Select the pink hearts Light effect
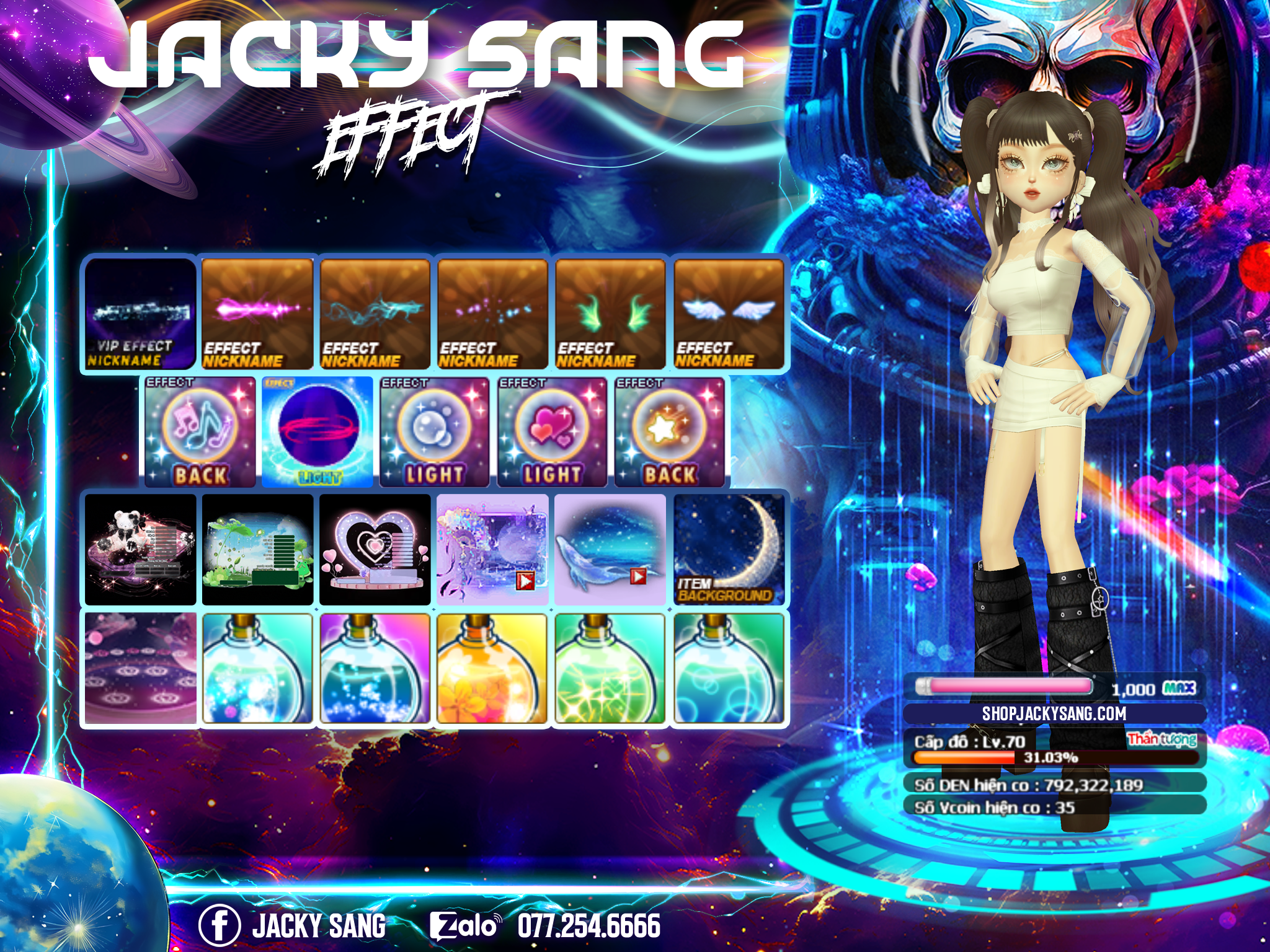The image size is (1270, 952). point(553,432)
